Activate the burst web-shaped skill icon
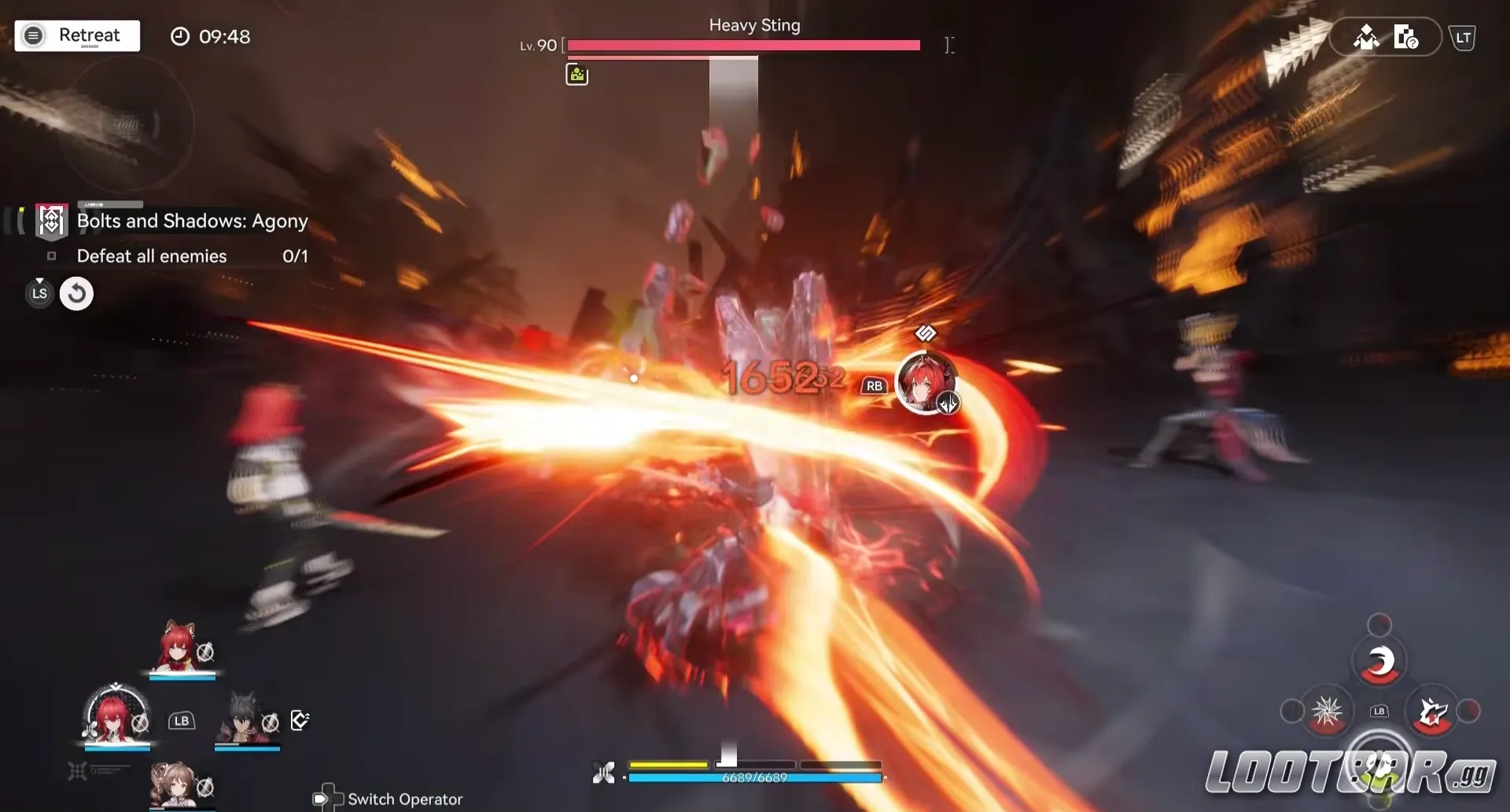The image size is (1510, 812). pos(1328,710)
